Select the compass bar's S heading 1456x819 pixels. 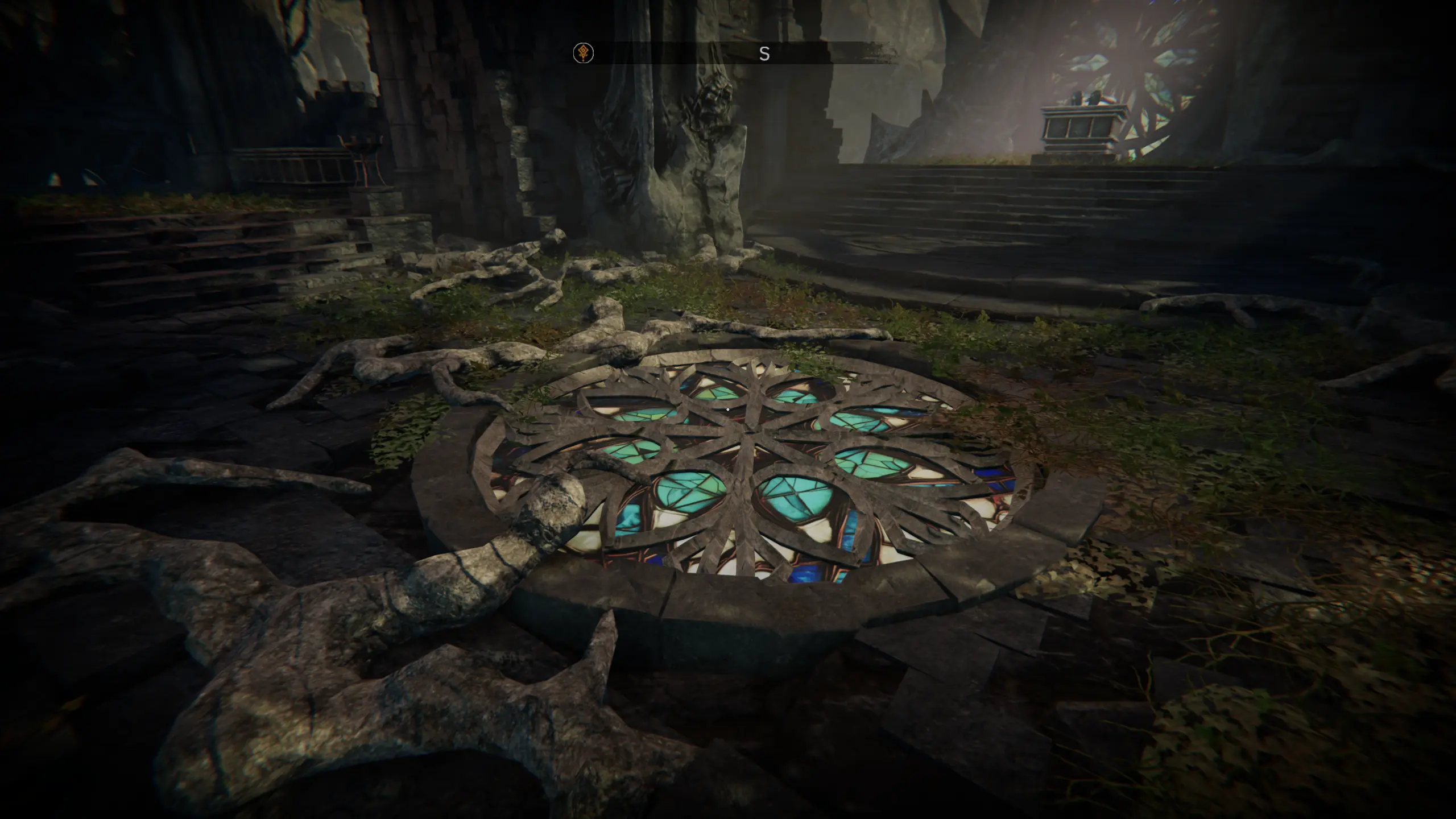764,54
